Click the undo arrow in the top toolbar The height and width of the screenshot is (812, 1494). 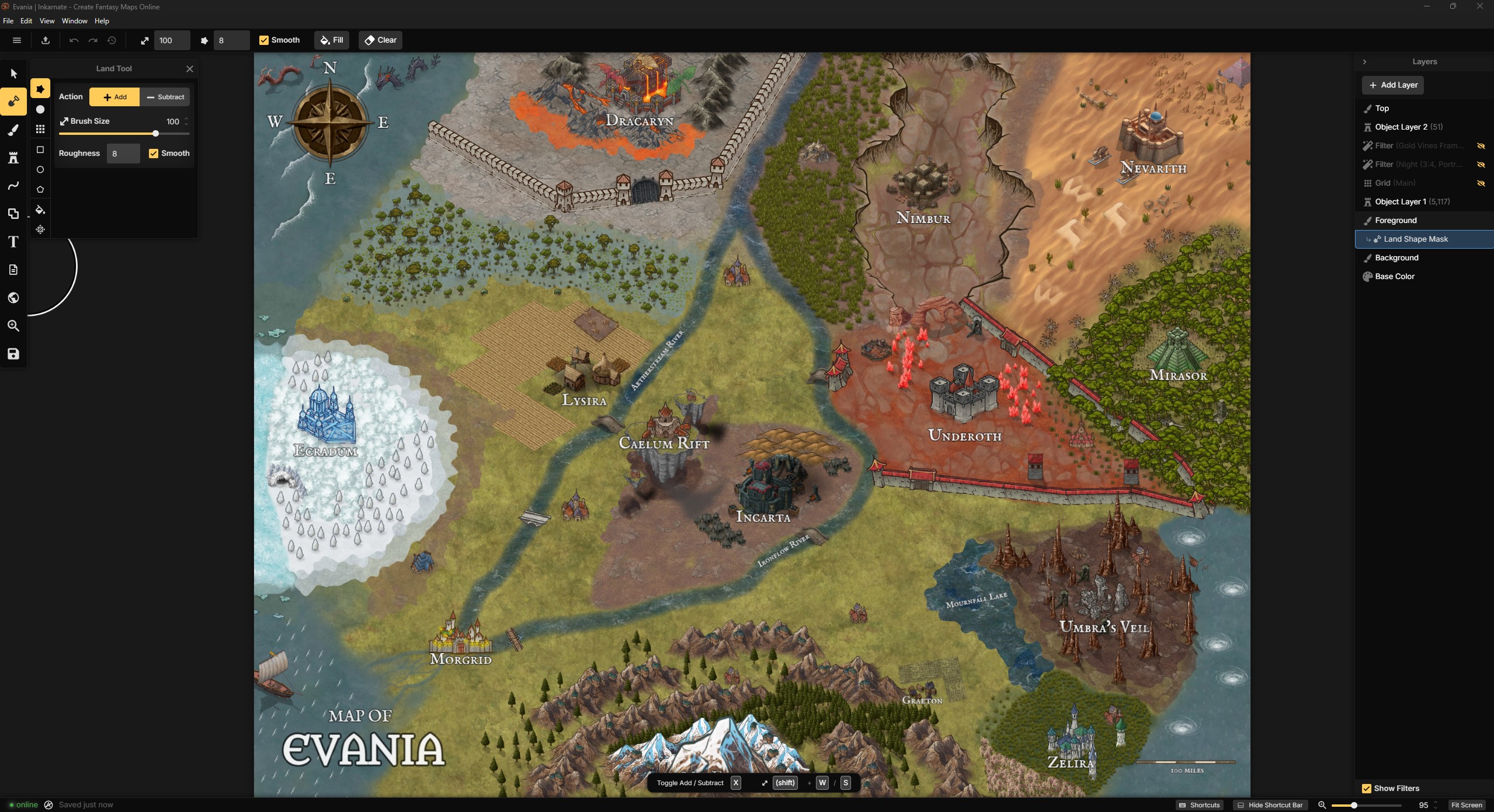point(72,40)
